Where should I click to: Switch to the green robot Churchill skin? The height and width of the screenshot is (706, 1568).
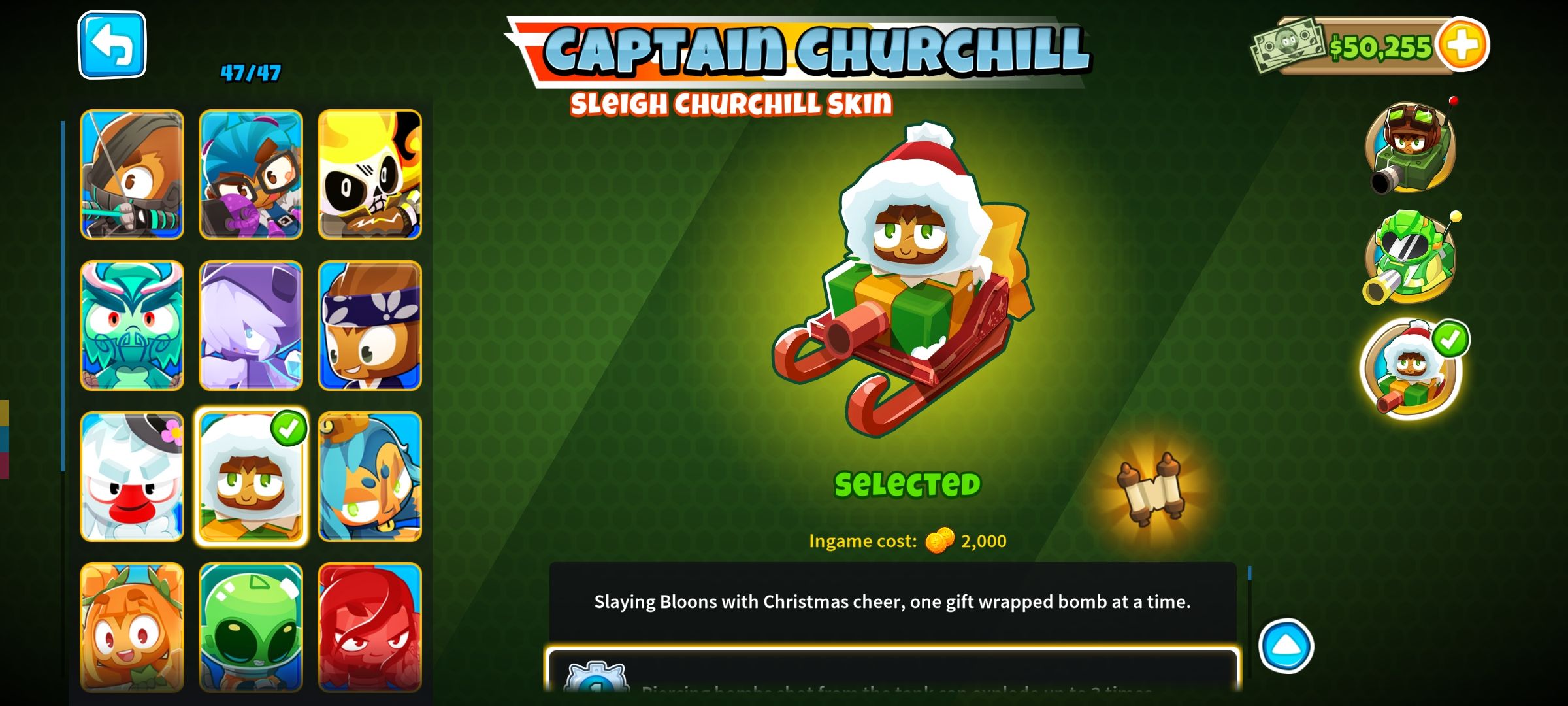1411,258
